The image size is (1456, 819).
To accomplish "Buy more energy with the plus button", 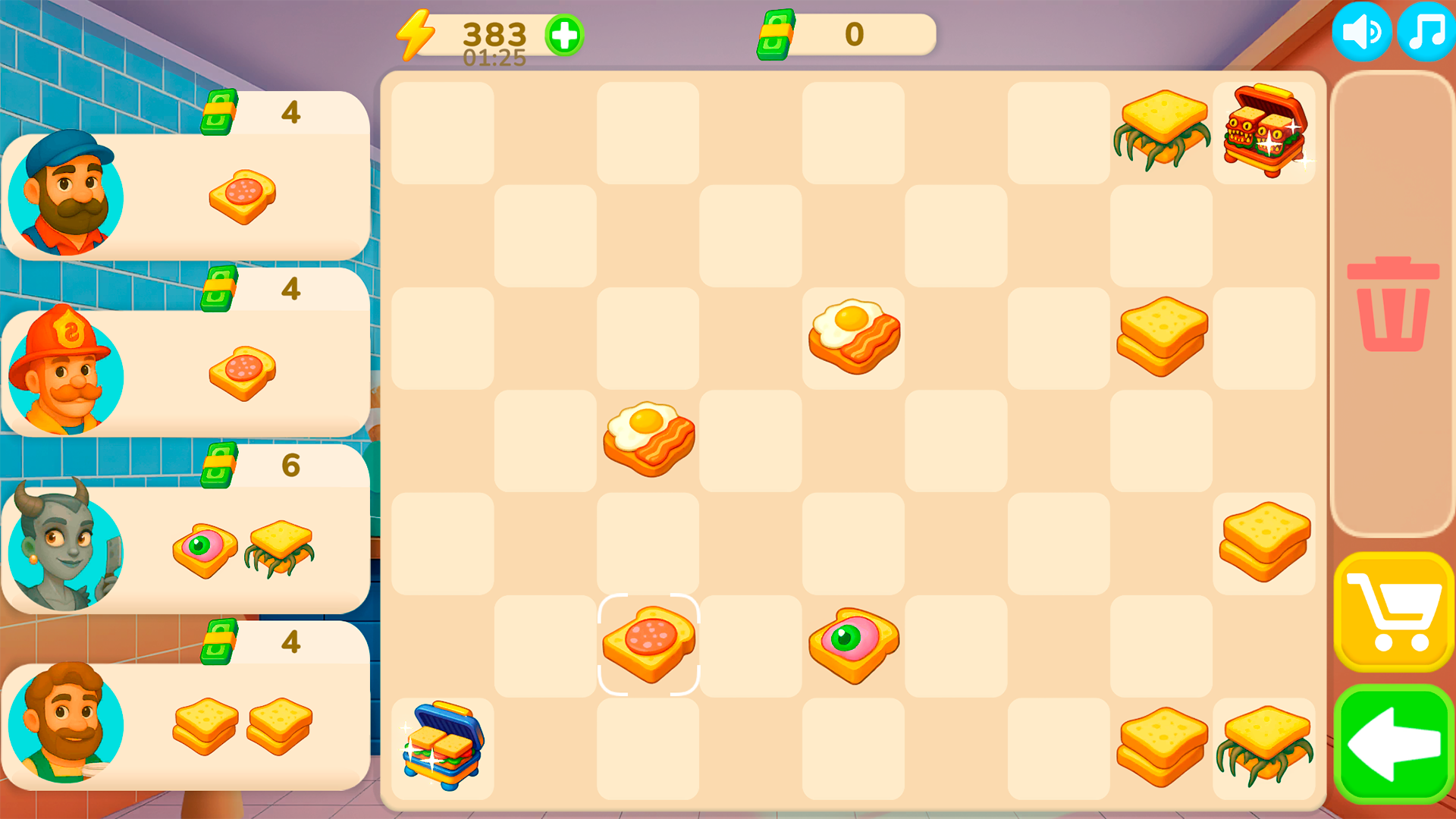I will 564,34.
